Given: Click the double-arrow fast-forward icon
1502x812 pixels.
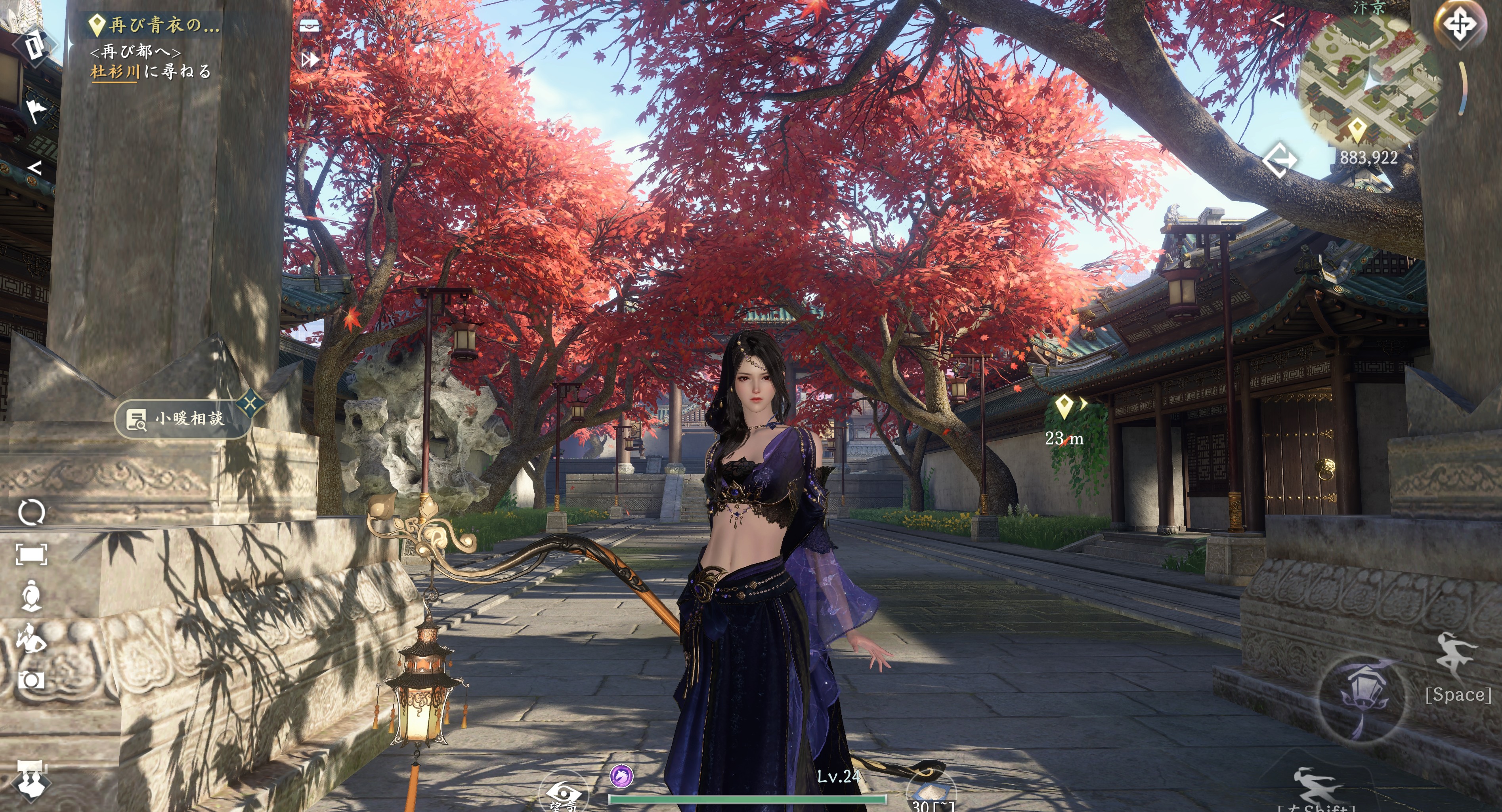Looking at the screenshot, I should pos(309,59).
